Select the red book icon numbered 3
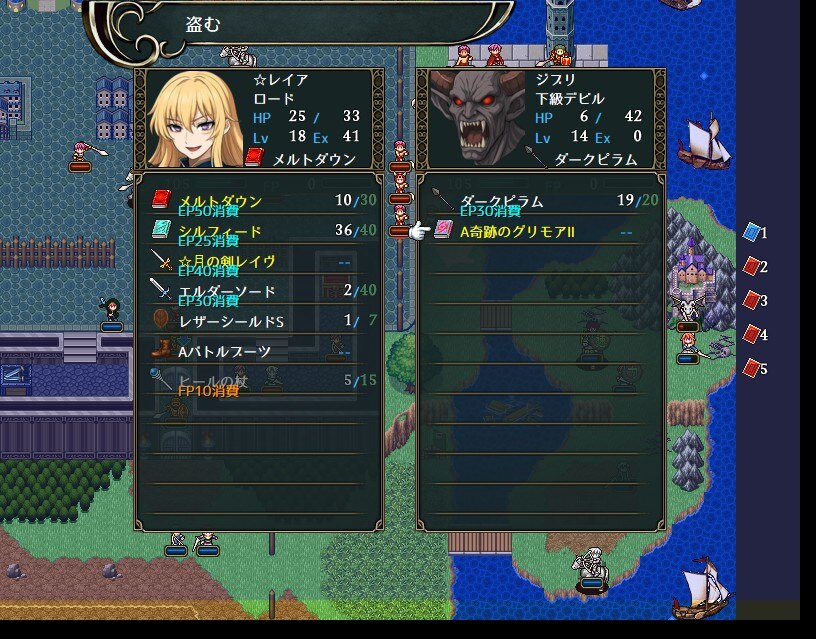Viewport: 816px width, 639px height. click(x=753, y=301)
